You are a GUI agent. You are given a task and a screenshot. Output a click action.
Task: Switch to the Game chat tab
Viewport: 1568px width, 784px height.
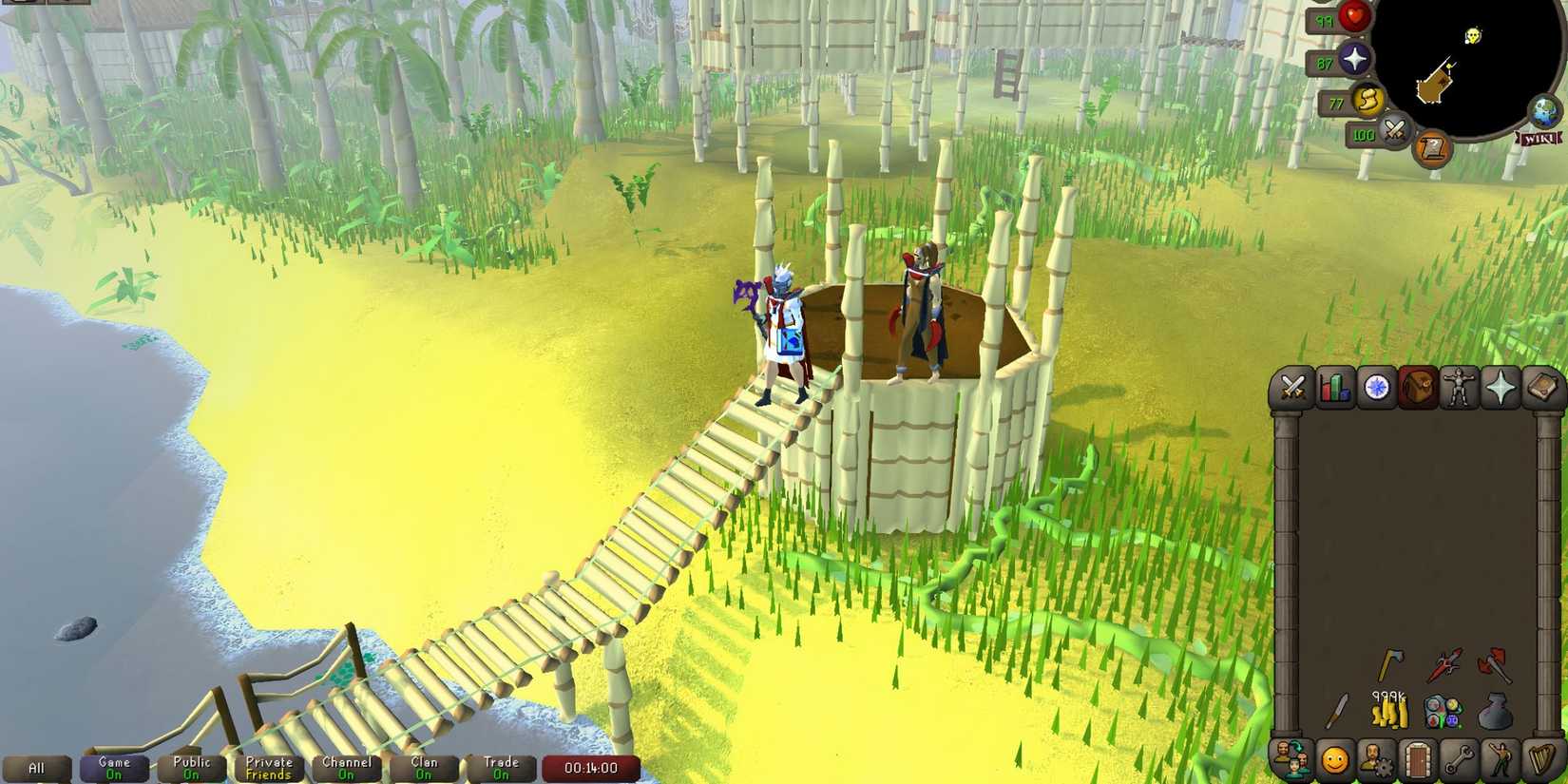coord(113,767)
